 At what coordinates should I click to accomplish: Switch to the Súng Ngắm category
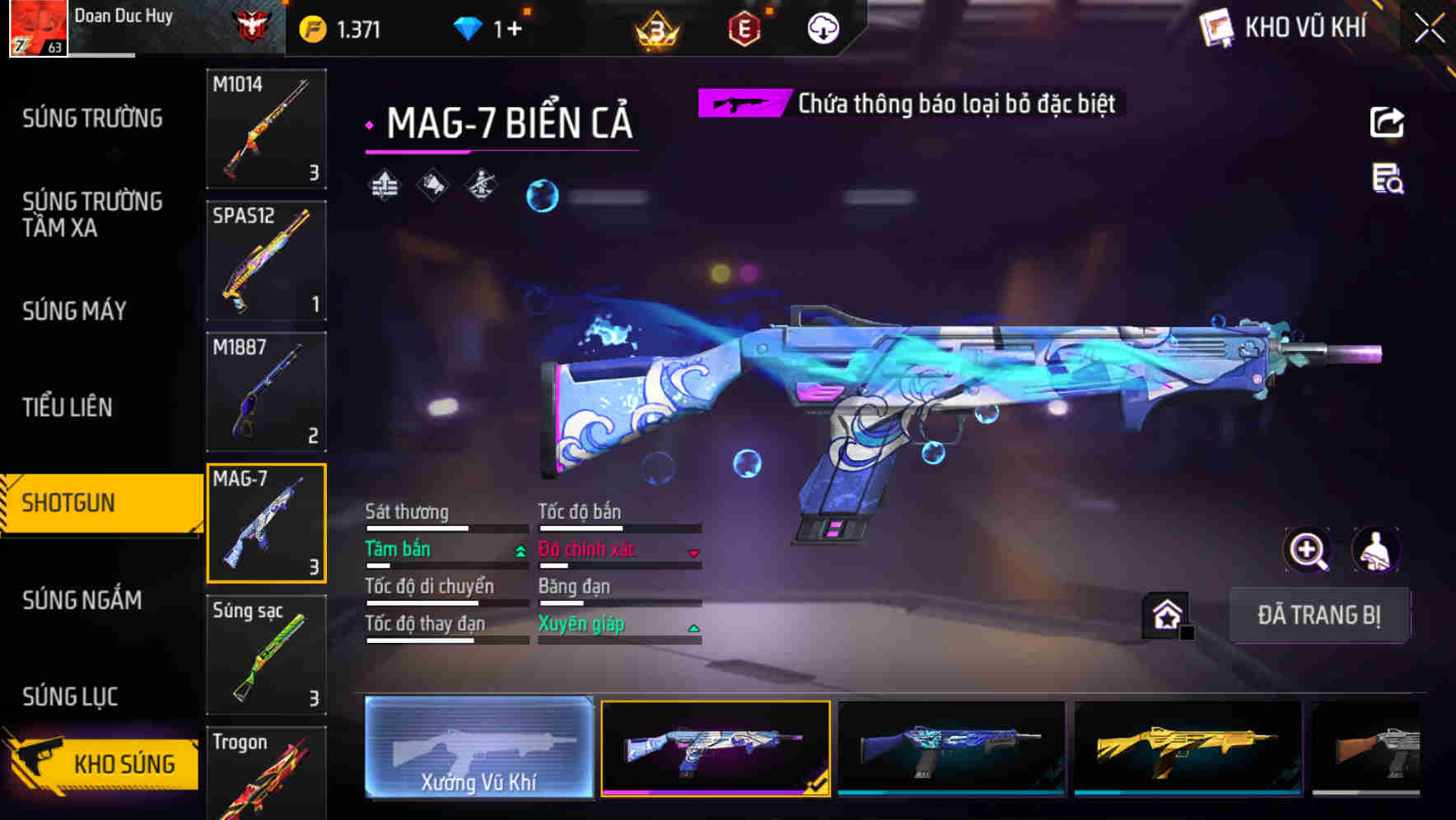82,600
